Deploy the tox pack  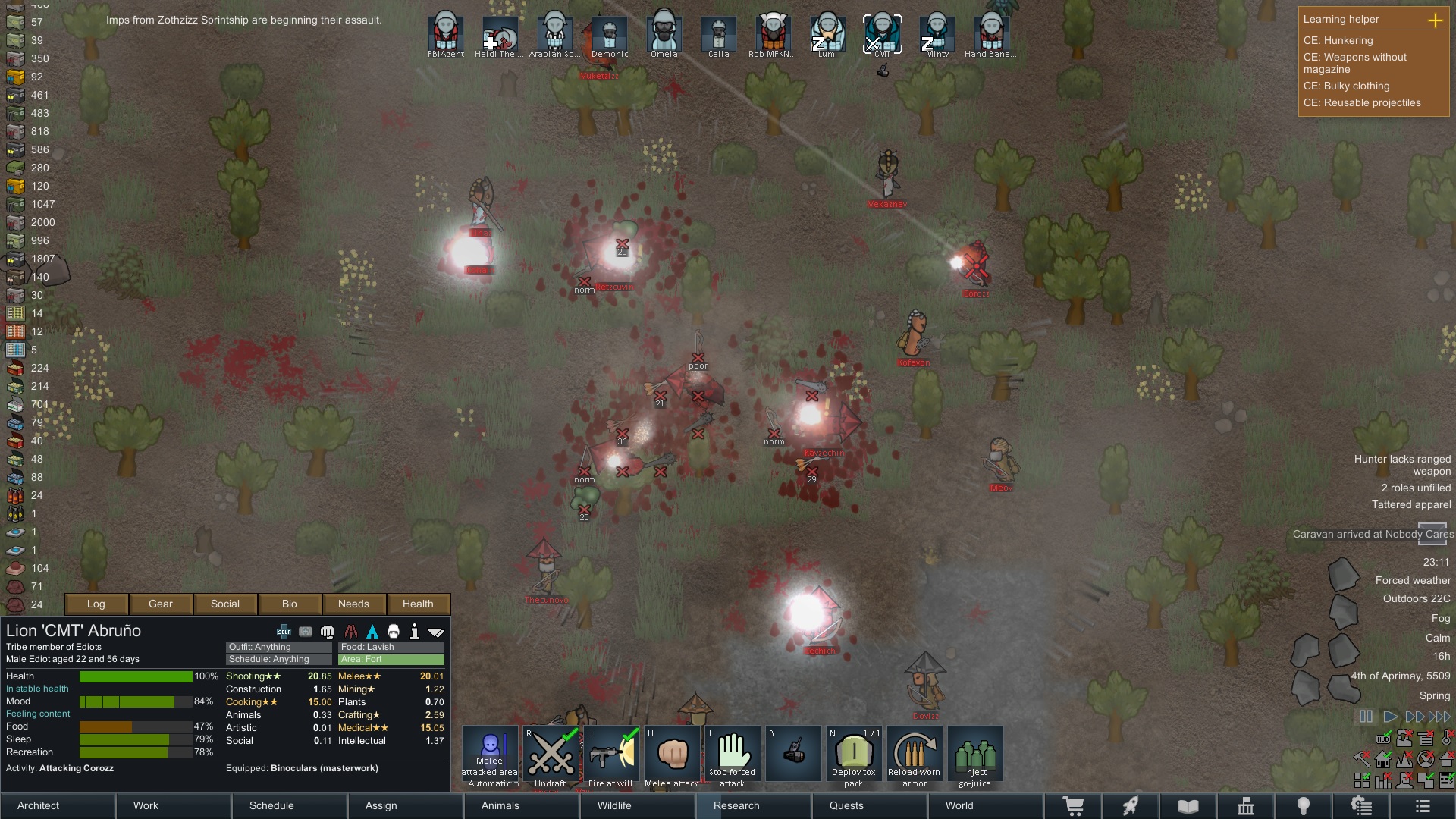(854, 755)
